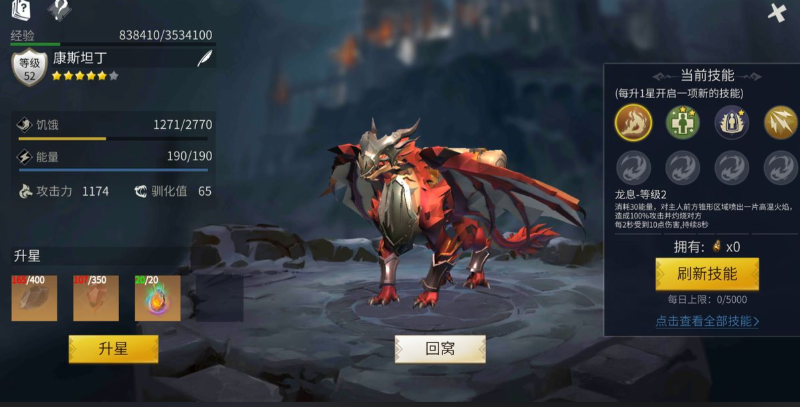Select the orange crystal material slot
Screen dimensions: 800x407
[x=96, y=298]
